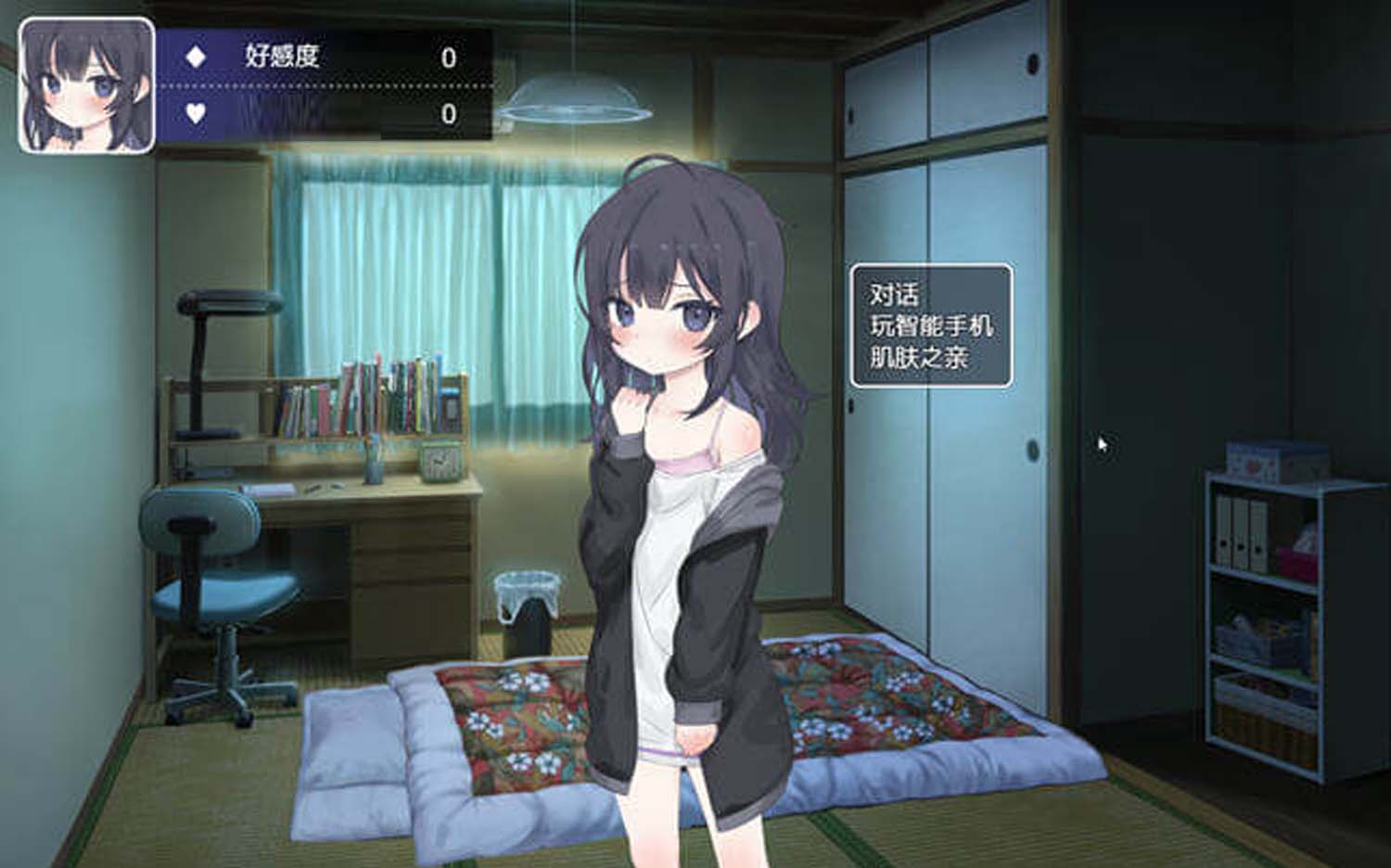Click the character portrait thumbnail
Screen dimensions: 1391x868
(86, 85)
